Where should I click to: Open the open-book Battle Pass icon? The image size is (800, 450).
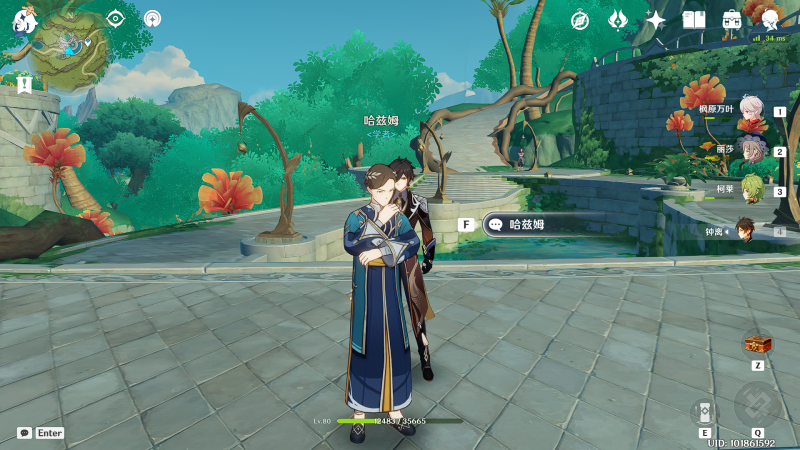click(694, 19)
